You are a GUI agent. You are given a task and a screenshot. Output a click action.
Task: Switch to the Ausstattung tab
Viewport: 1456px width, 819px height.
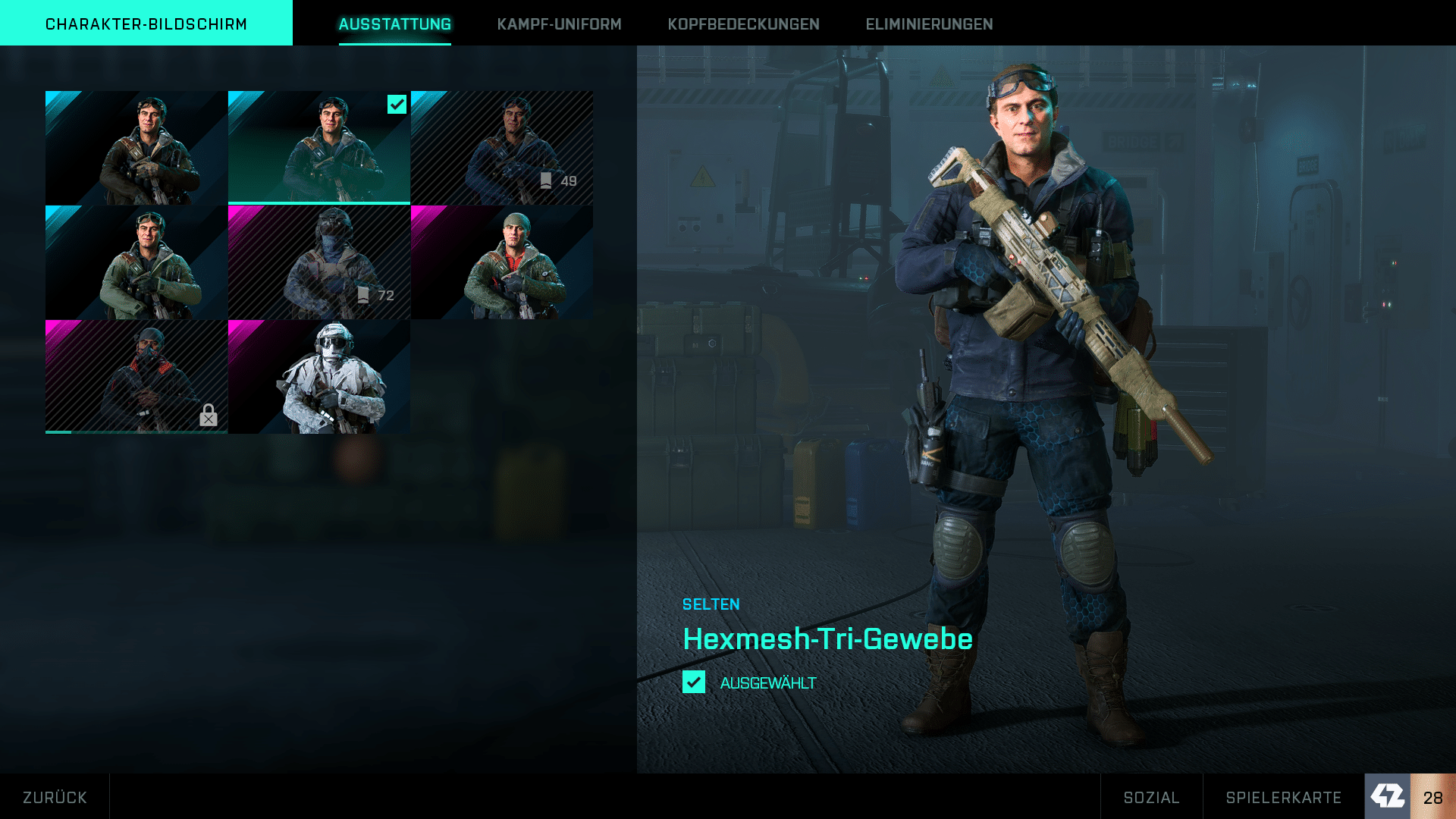pyautogui.click(x=394, y=24)
